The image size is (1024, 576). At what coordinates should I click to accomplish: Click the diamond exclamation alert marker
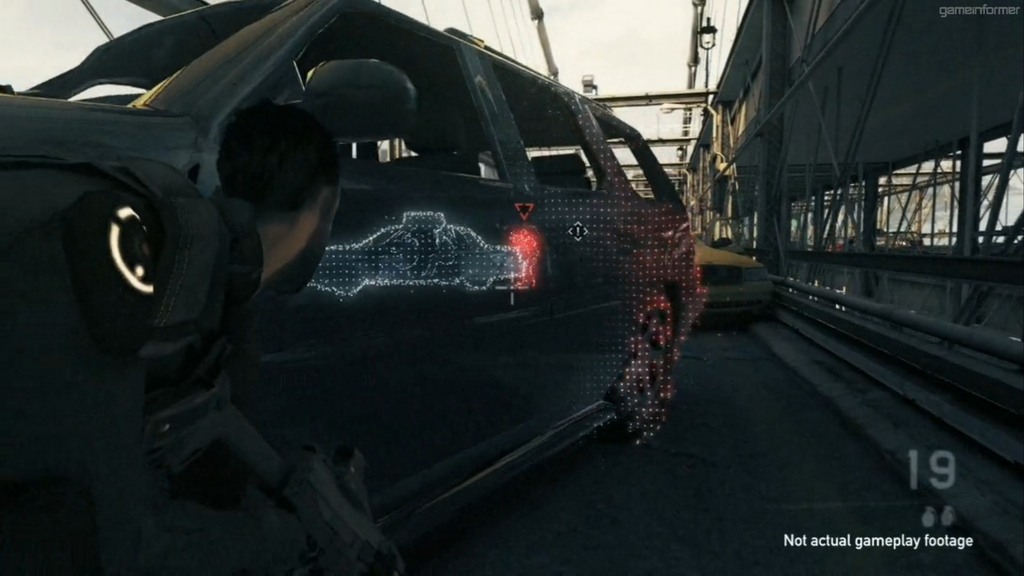(578, 232)
